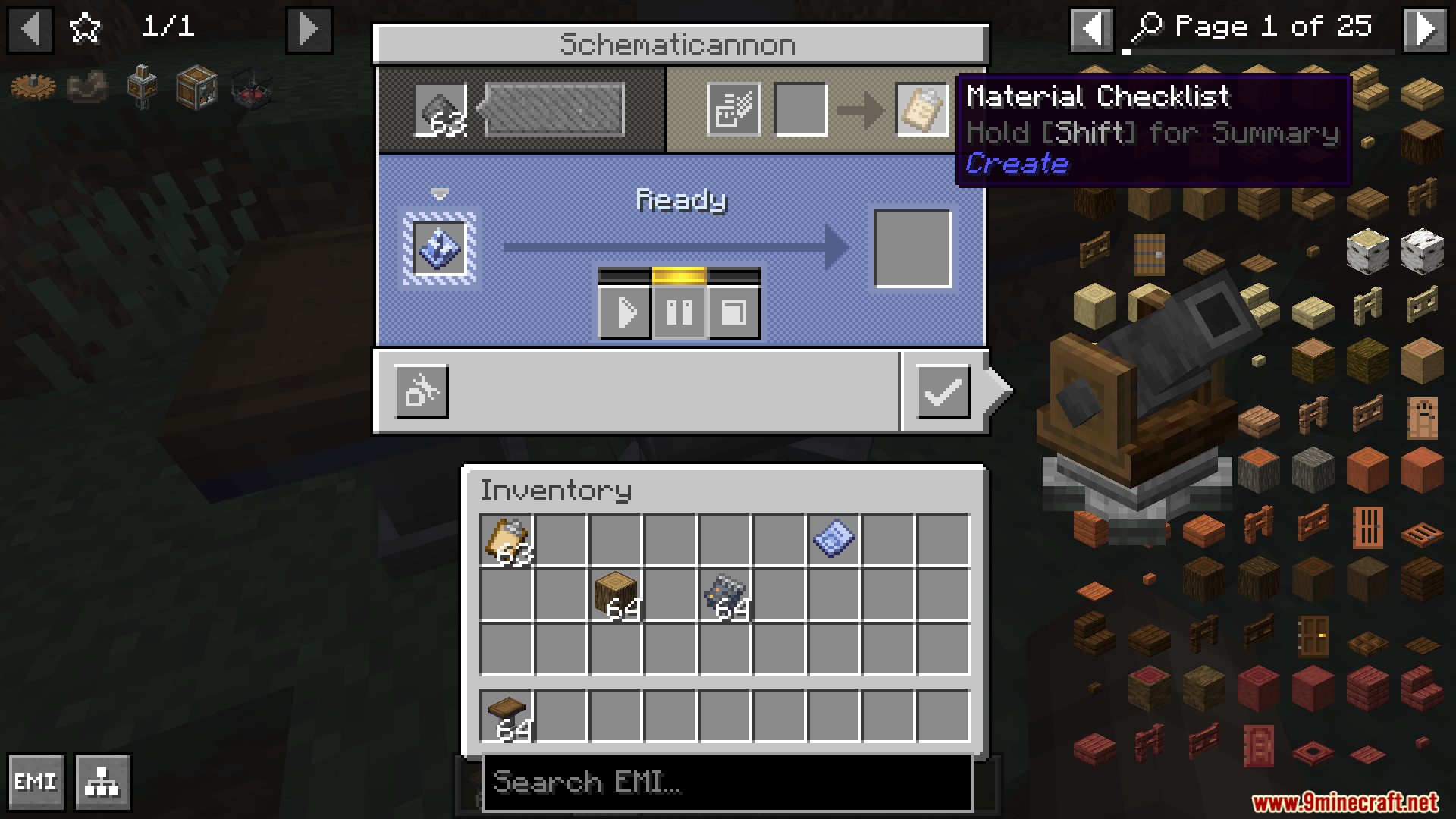
Task: Open the EMI recipe tree button
Action: 102,782
